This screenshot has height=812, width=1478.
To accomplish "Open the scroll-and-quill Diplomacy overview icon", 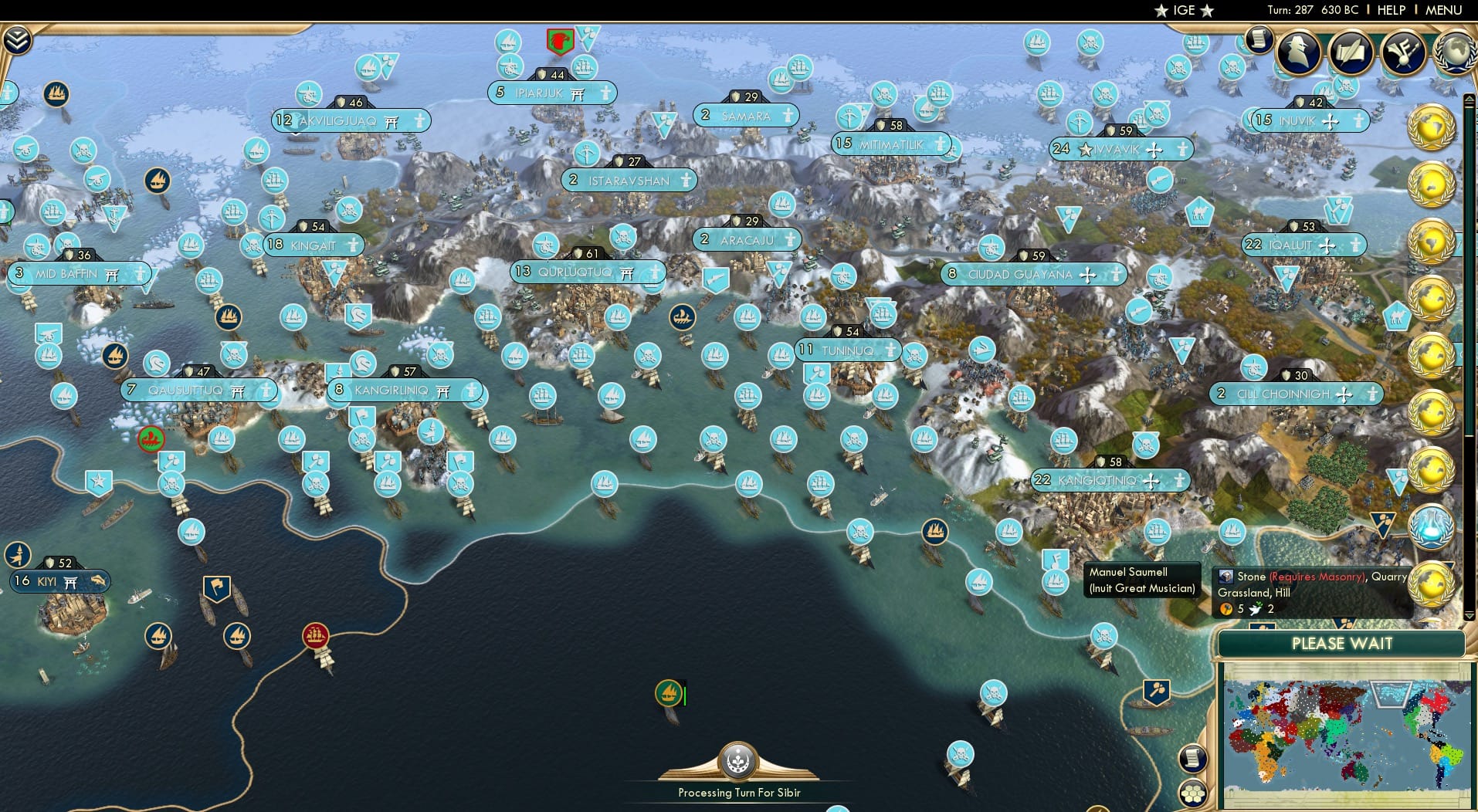I will [x=1351, y=52].
